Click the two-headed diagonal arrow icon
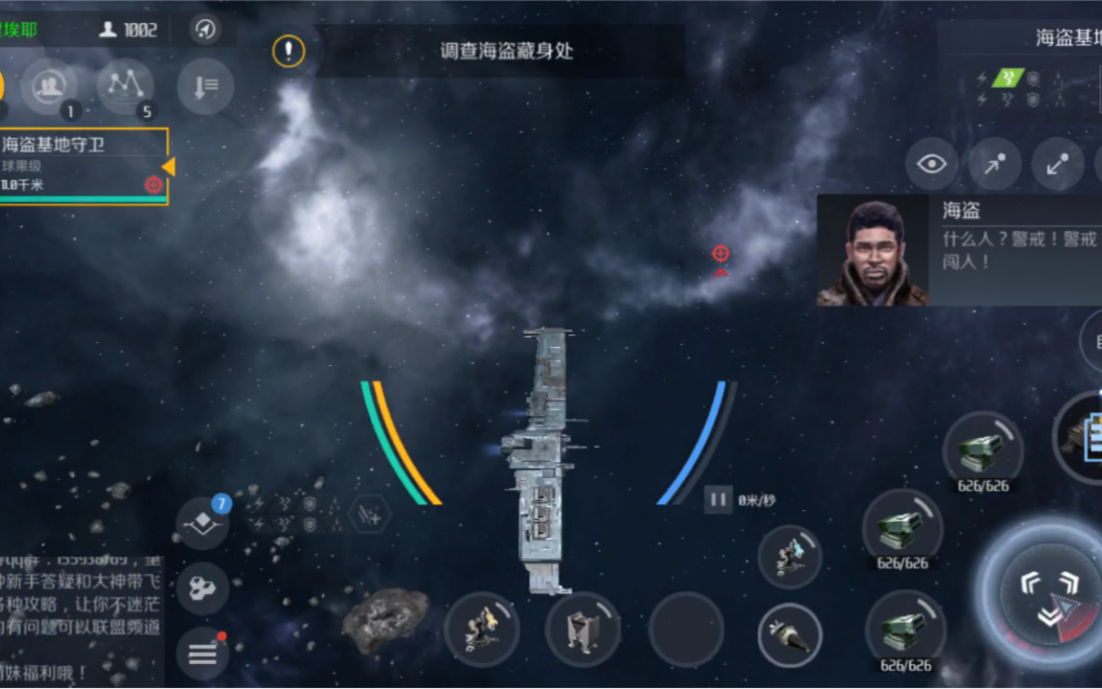This screenshot has height=689, width=1102. (x=1057, y=165)
